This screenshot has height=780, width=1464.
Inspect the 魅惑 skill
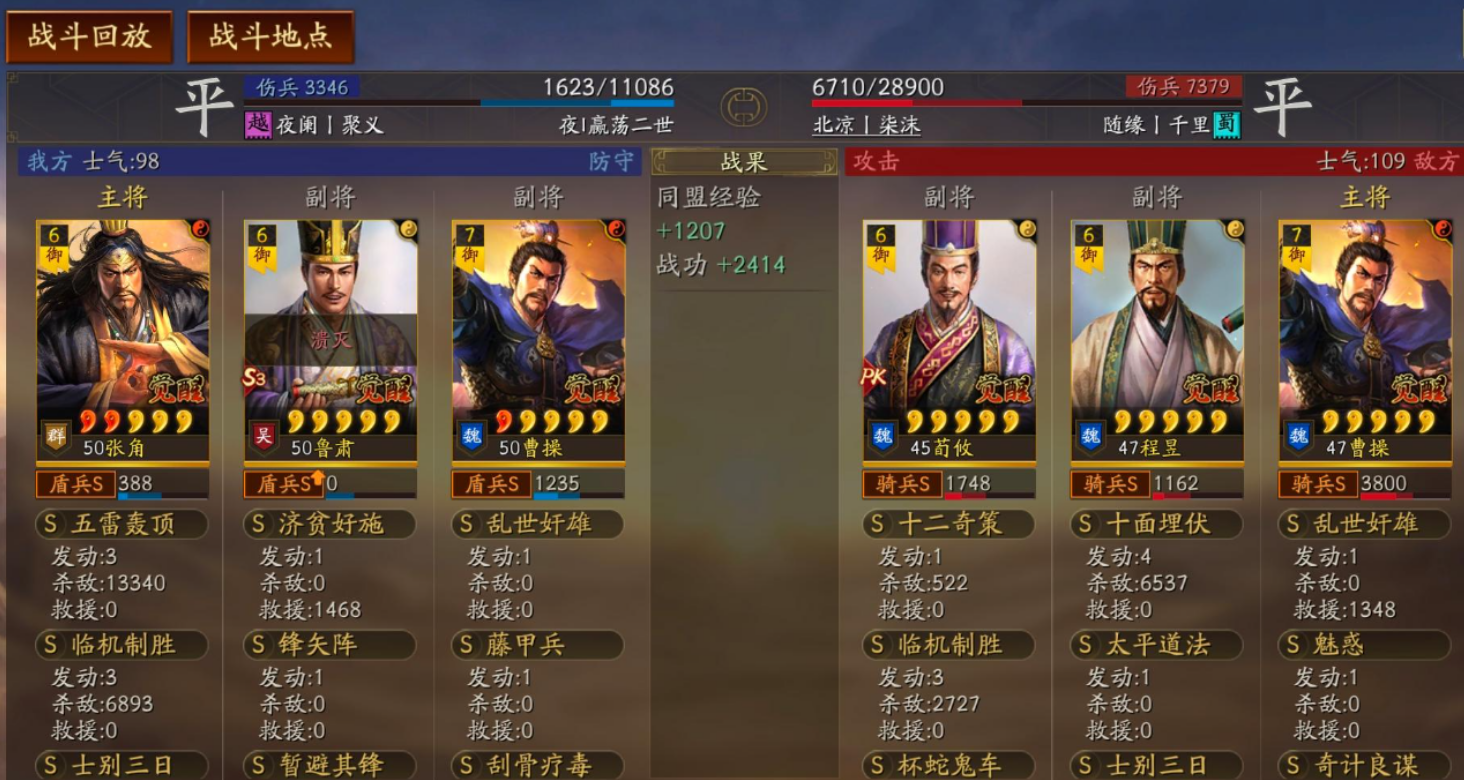[x=1364, y=645]
